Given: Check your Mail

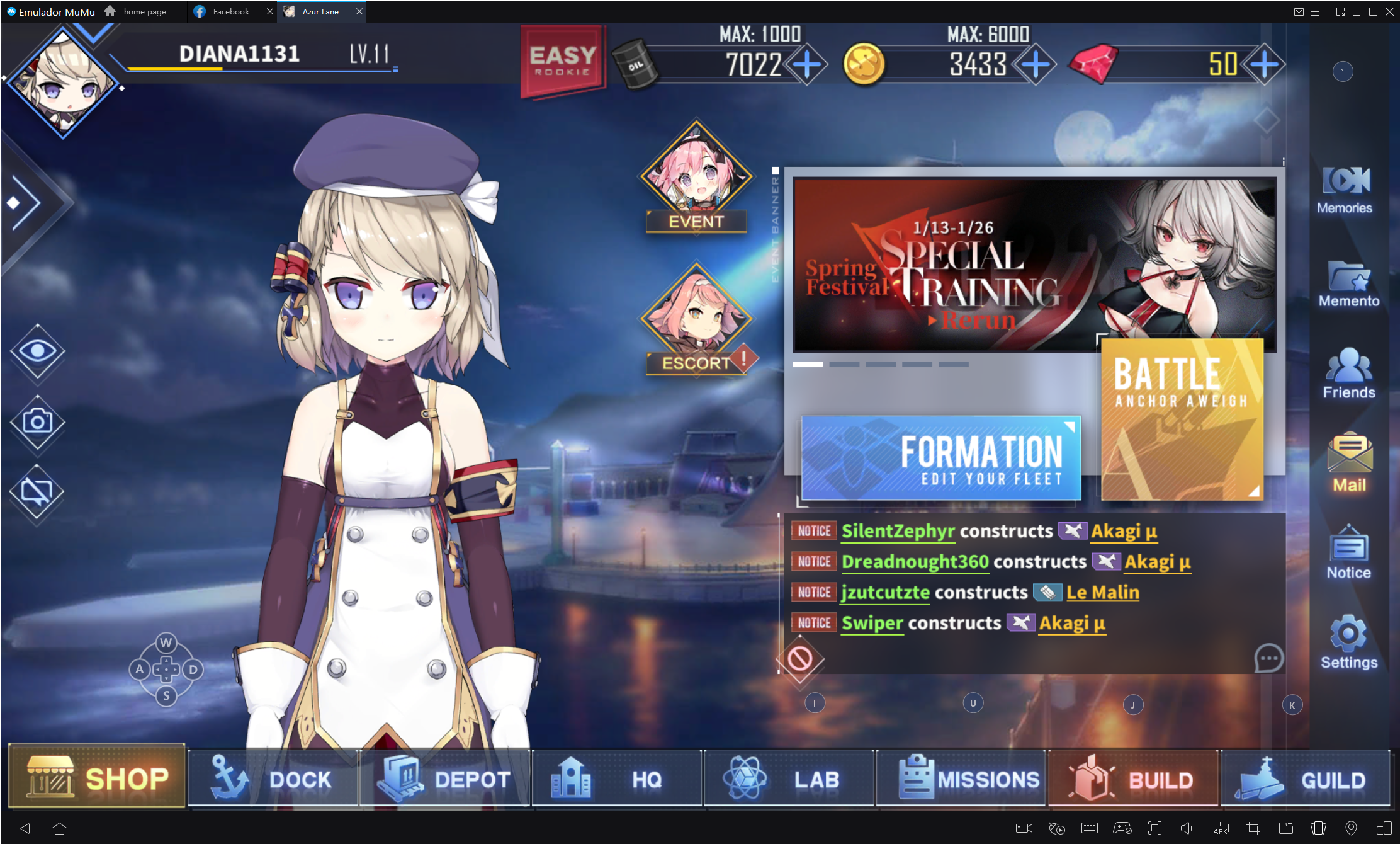Looking at the screenshot, I should tap(1349, 463).
